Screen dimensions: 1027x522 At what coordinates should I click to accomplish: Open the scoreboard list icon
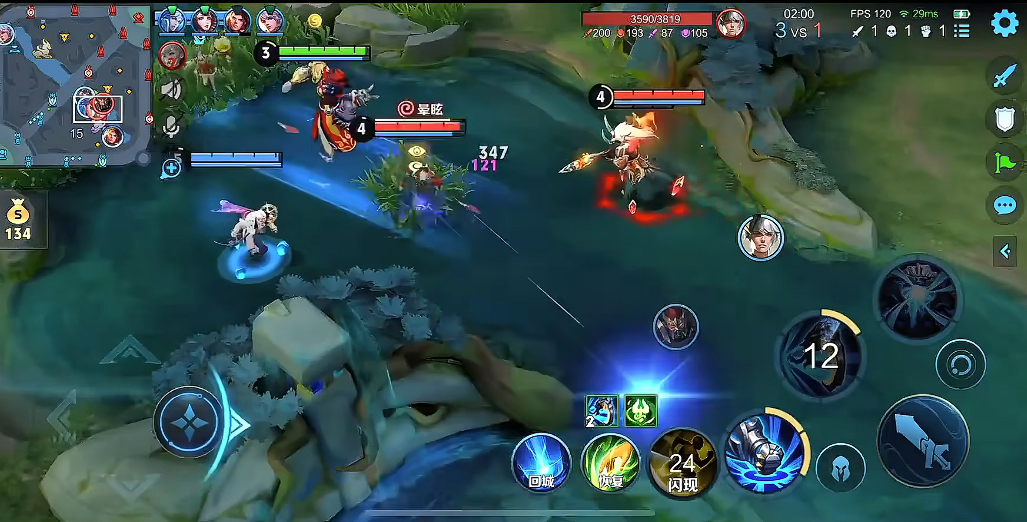point(962,31)
